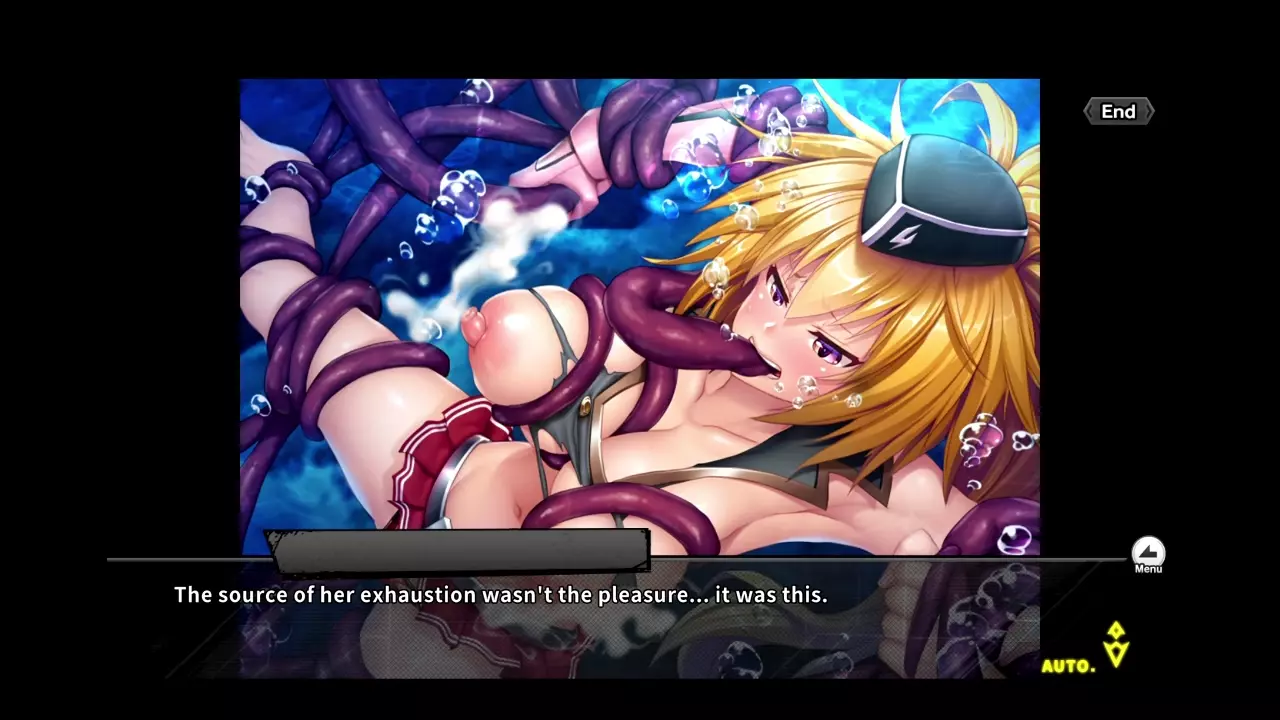1280x720 pixels.
Task: Open the Menu with the arrow icon
Action: click(1148, 553)
